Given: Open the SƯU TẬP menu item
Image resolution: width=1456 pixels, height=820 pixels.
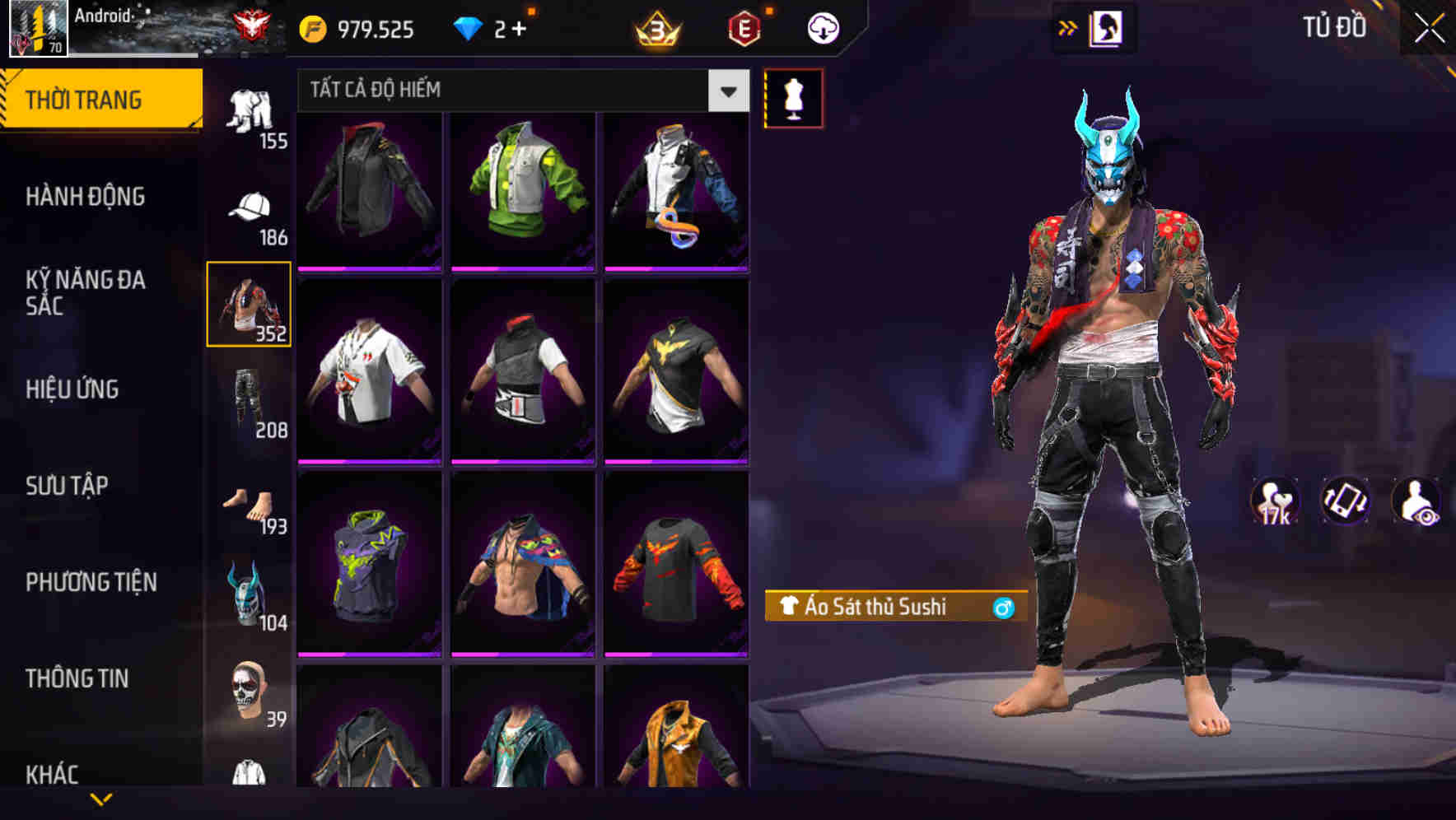Looking at the screenshot, I should 68,486.
